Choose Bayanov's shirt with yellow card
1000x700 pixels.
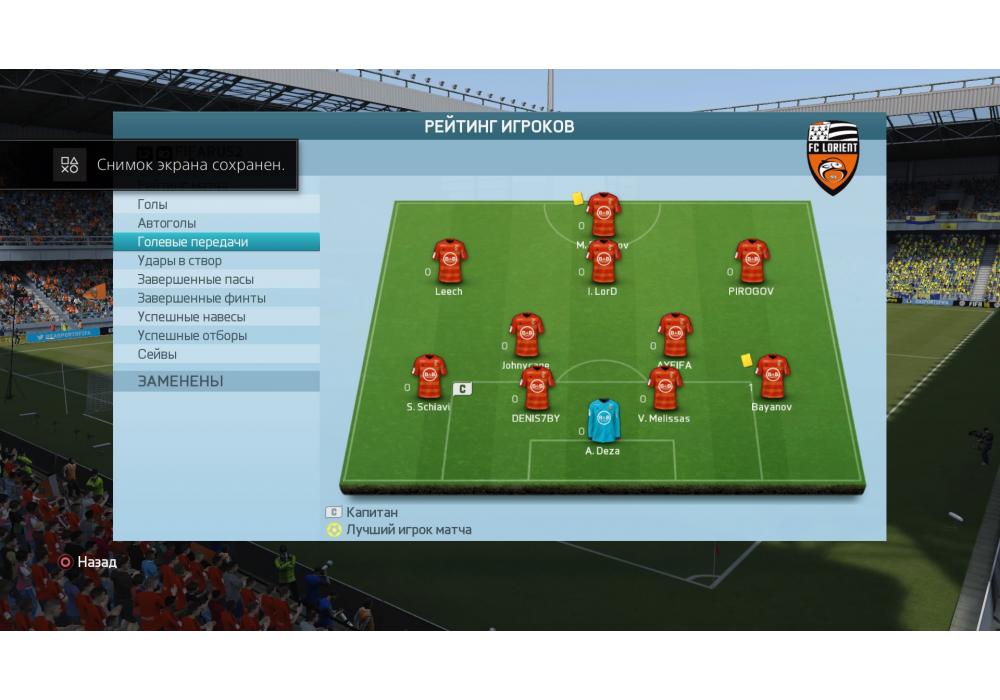[772, 377]
